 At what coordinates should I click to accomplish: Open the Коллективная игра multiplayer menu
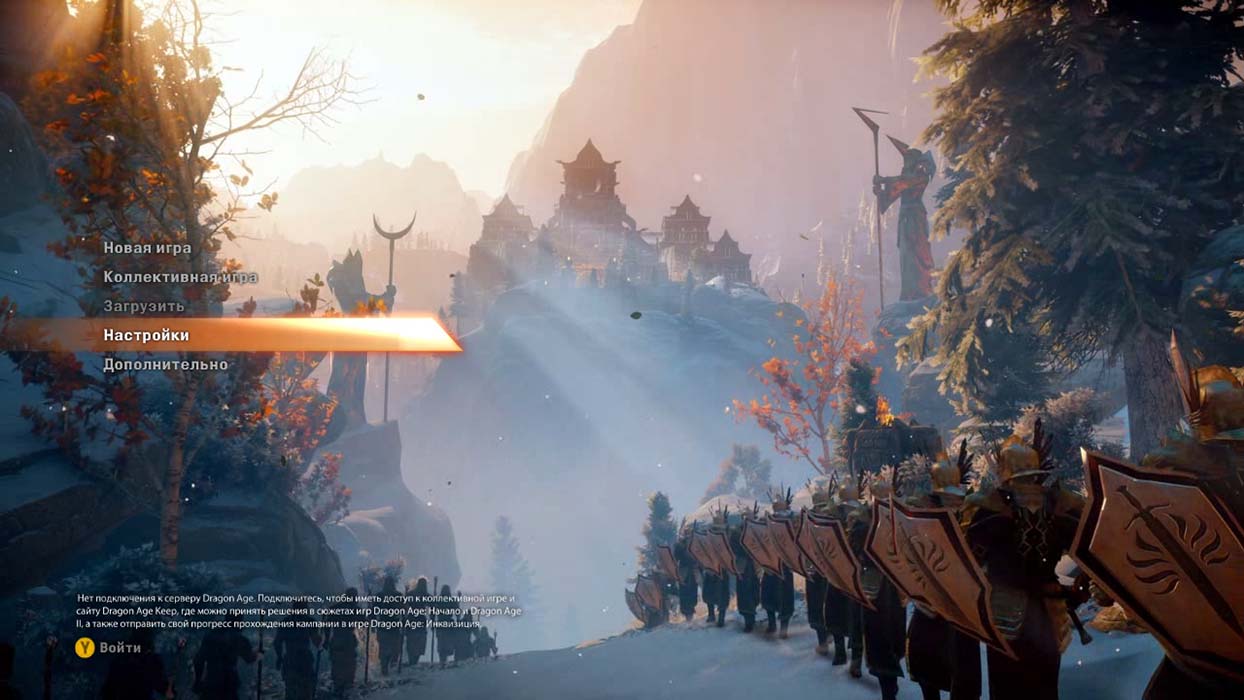coord(180,277)
